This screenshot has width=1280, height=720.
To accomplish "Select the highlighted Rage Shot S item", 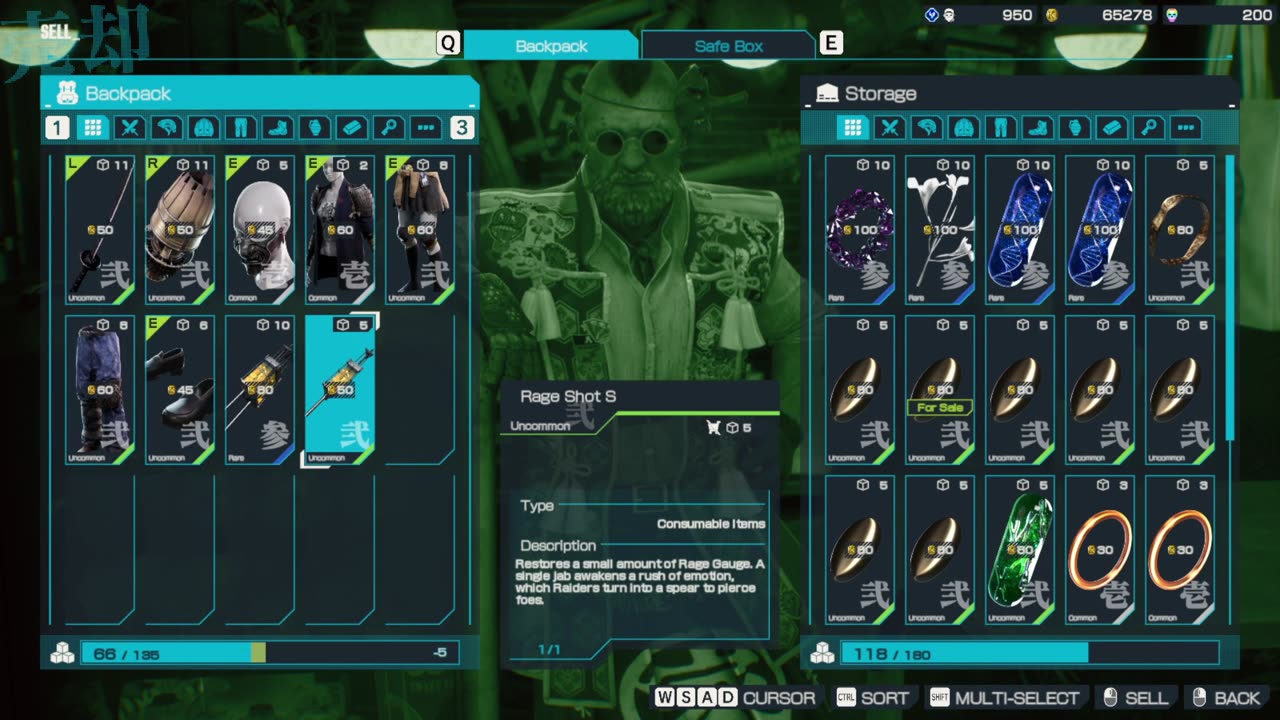I will (x=340, y=390).
